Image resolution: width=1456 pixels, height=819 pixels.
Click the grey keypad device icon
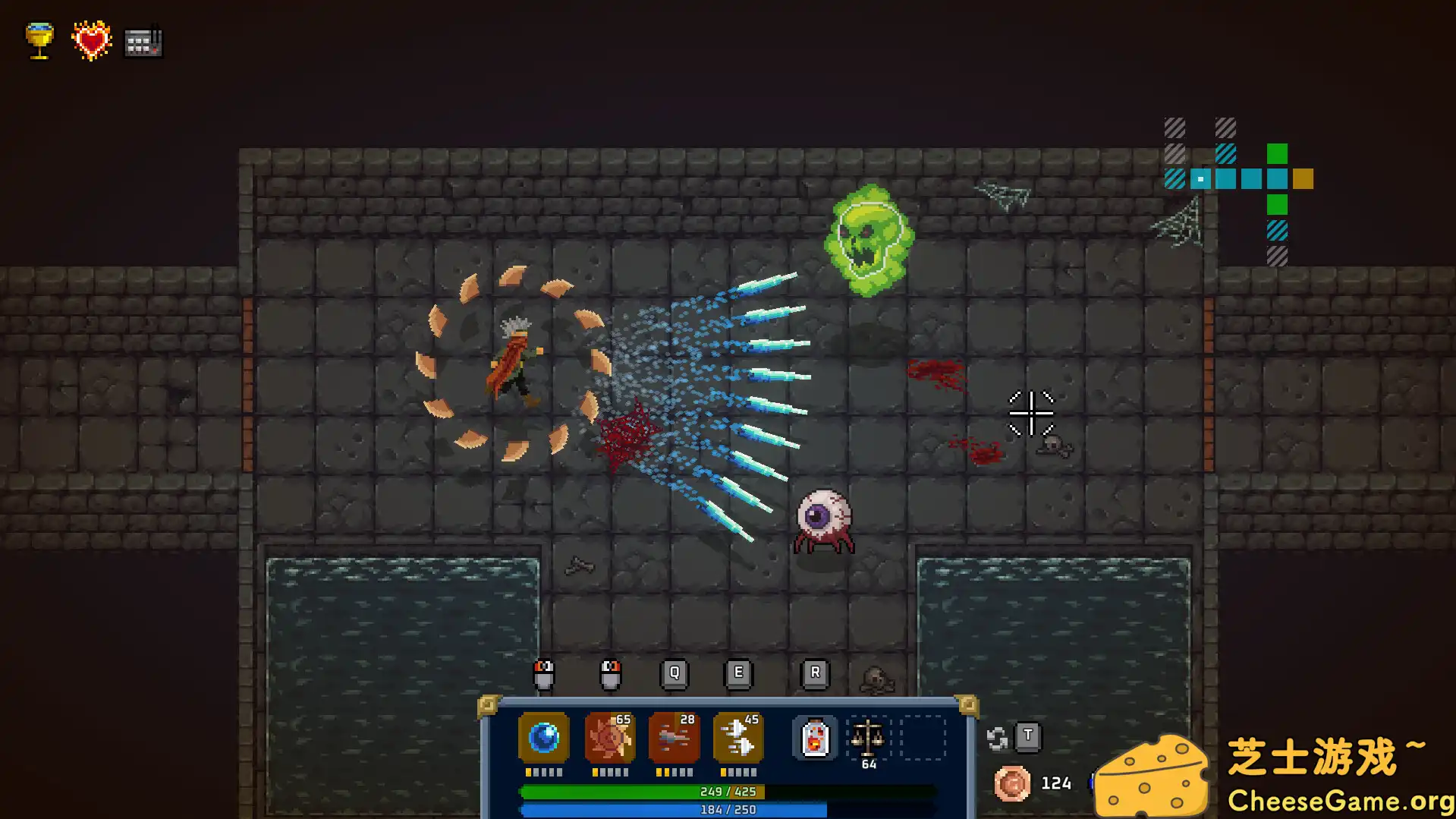(x=143, y=43)
